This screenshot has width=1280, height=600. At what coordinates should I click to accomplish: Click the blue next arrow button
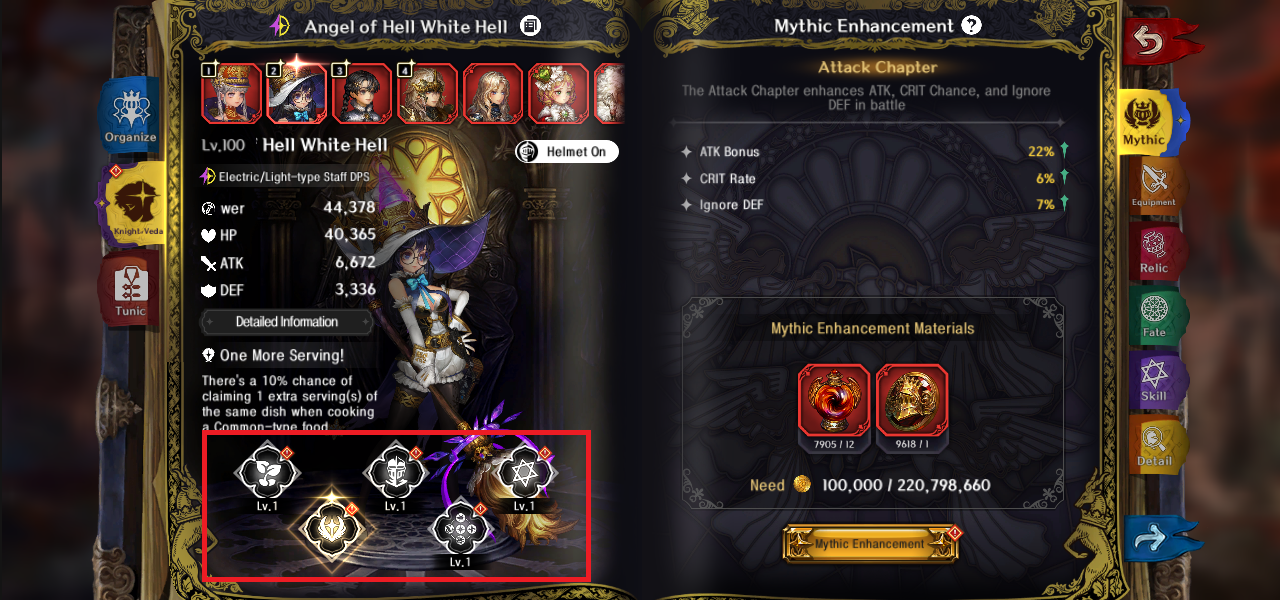[1155, 539]
